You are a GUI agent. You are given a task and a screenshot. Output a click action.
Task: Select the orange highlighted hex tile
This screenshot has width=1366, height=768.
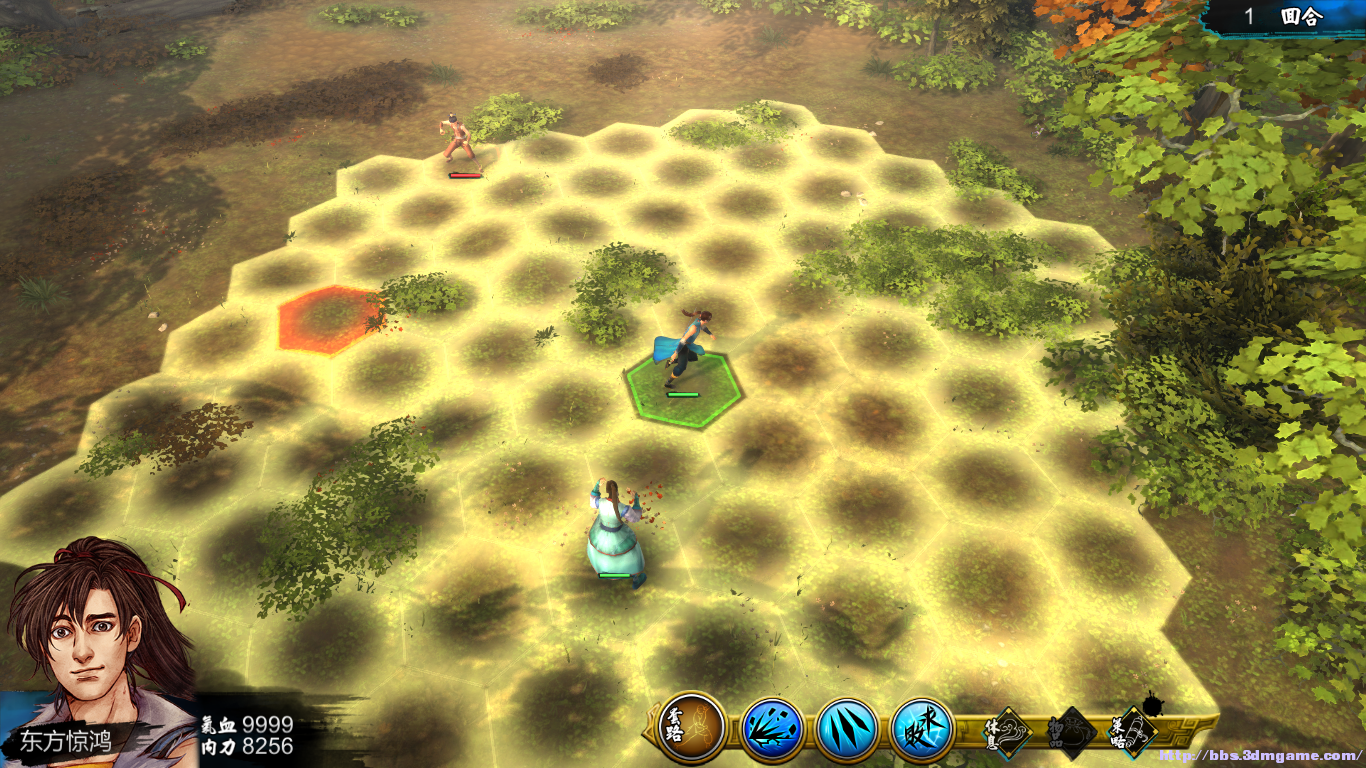[x=329, y=319]
